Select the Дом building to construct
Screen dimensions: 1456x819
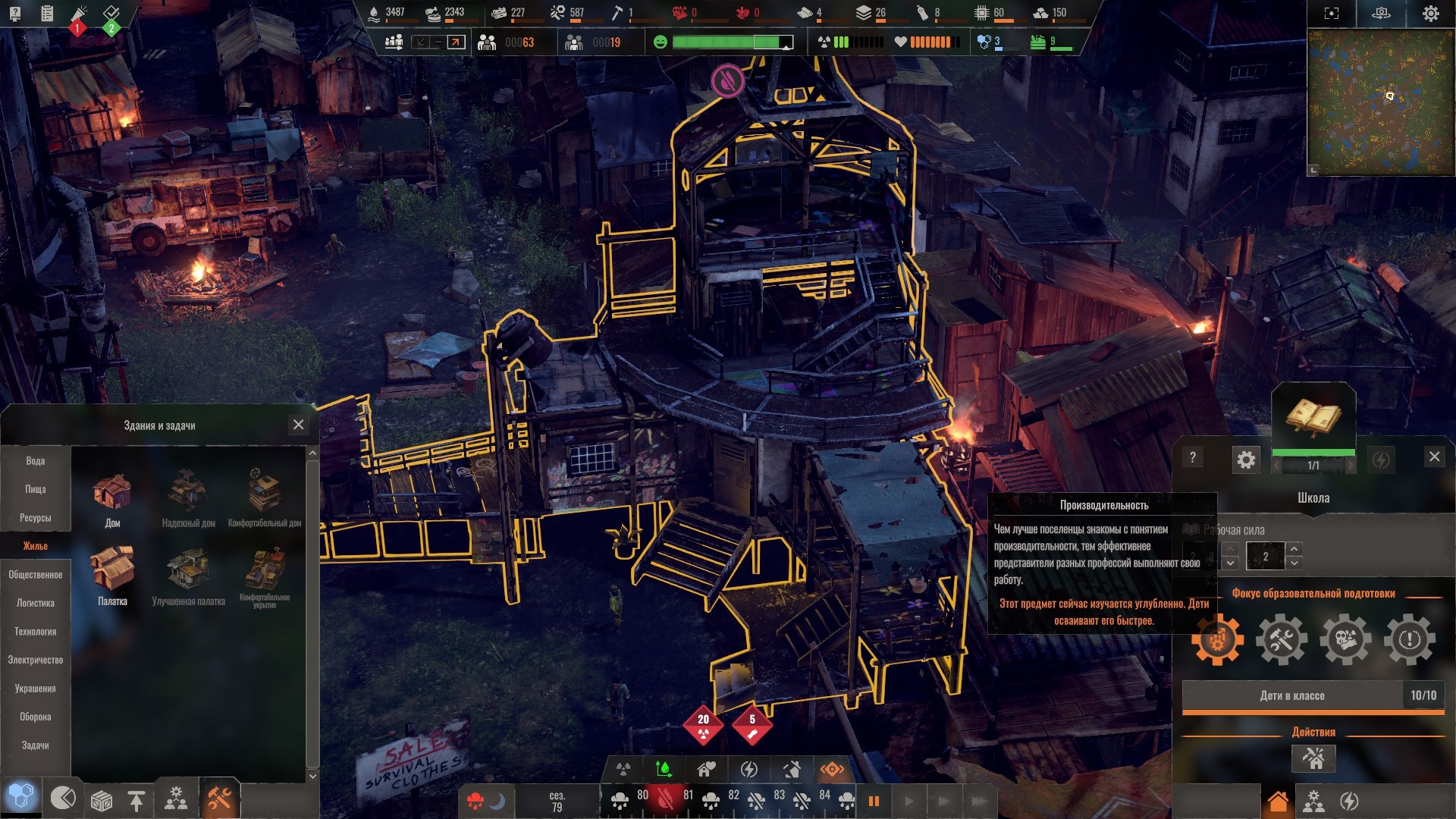coord(112,498)
